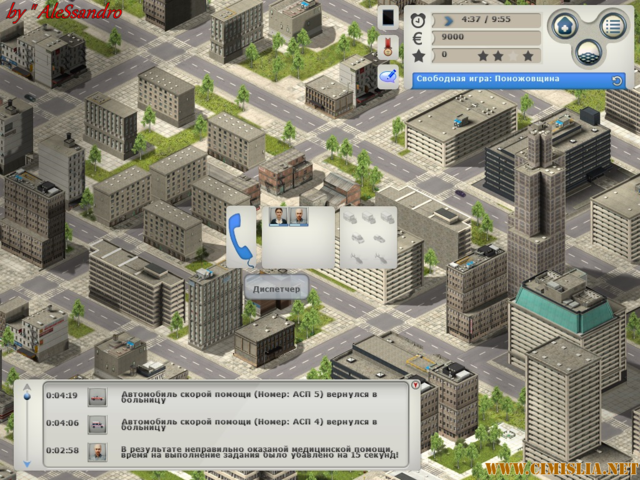The height and width of the screenshot is (480, 640).
Task: Click the log's scroll-down arrow
Action: pyautogui.click(x=27, y=463)
